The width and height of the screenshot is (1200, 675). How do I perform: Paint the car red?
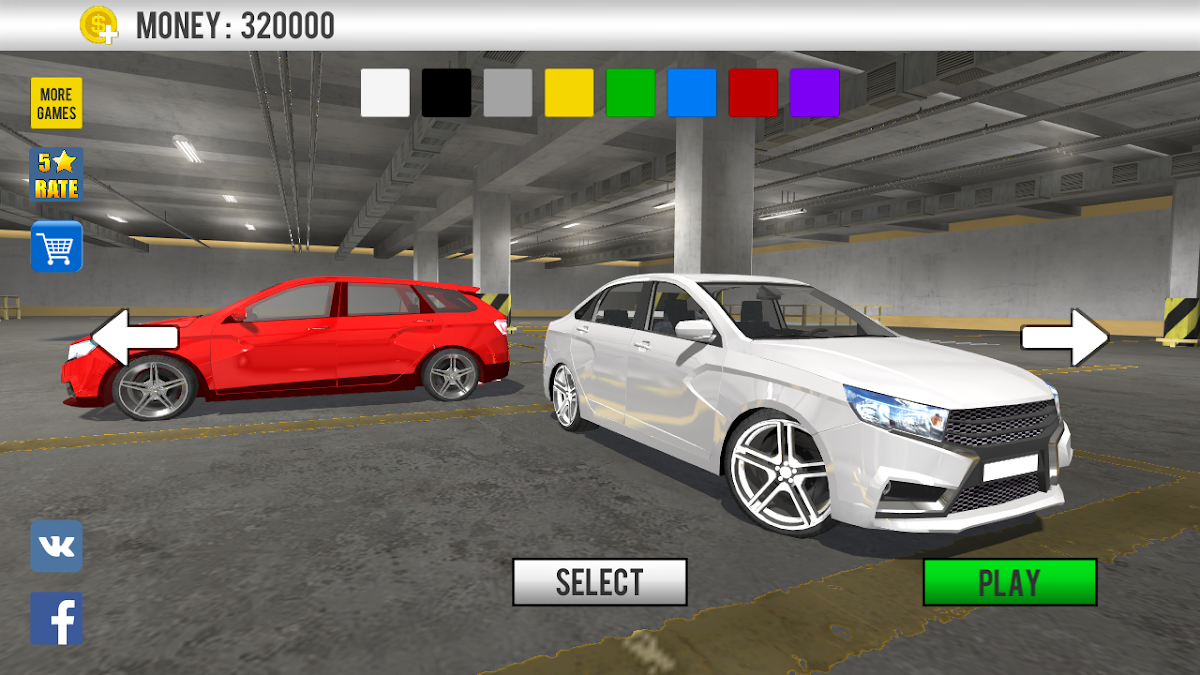[x=753, y=93]
